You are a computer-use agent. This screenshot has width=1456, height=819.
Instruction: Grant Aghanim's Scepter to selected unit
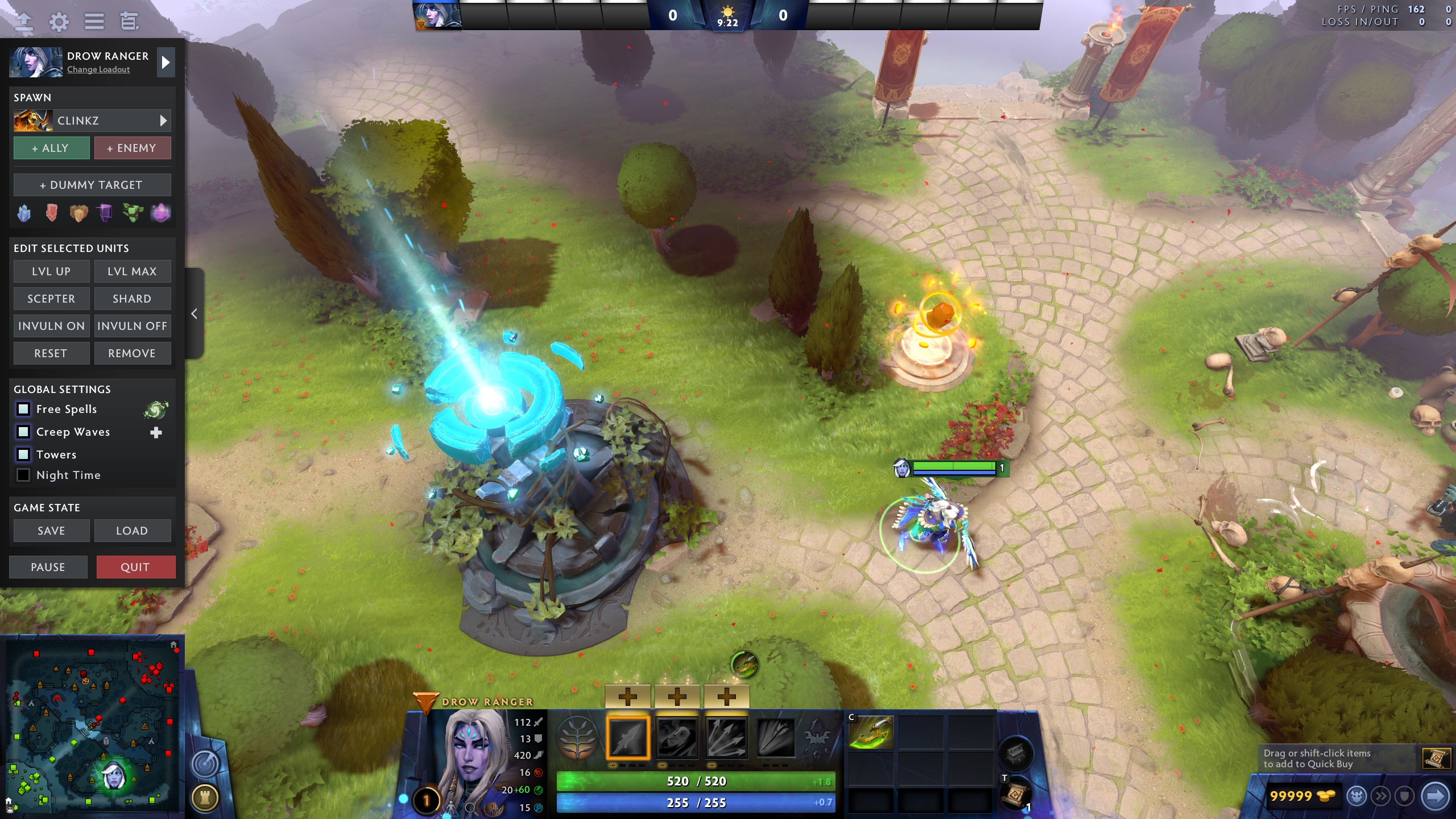coord(51,299)
